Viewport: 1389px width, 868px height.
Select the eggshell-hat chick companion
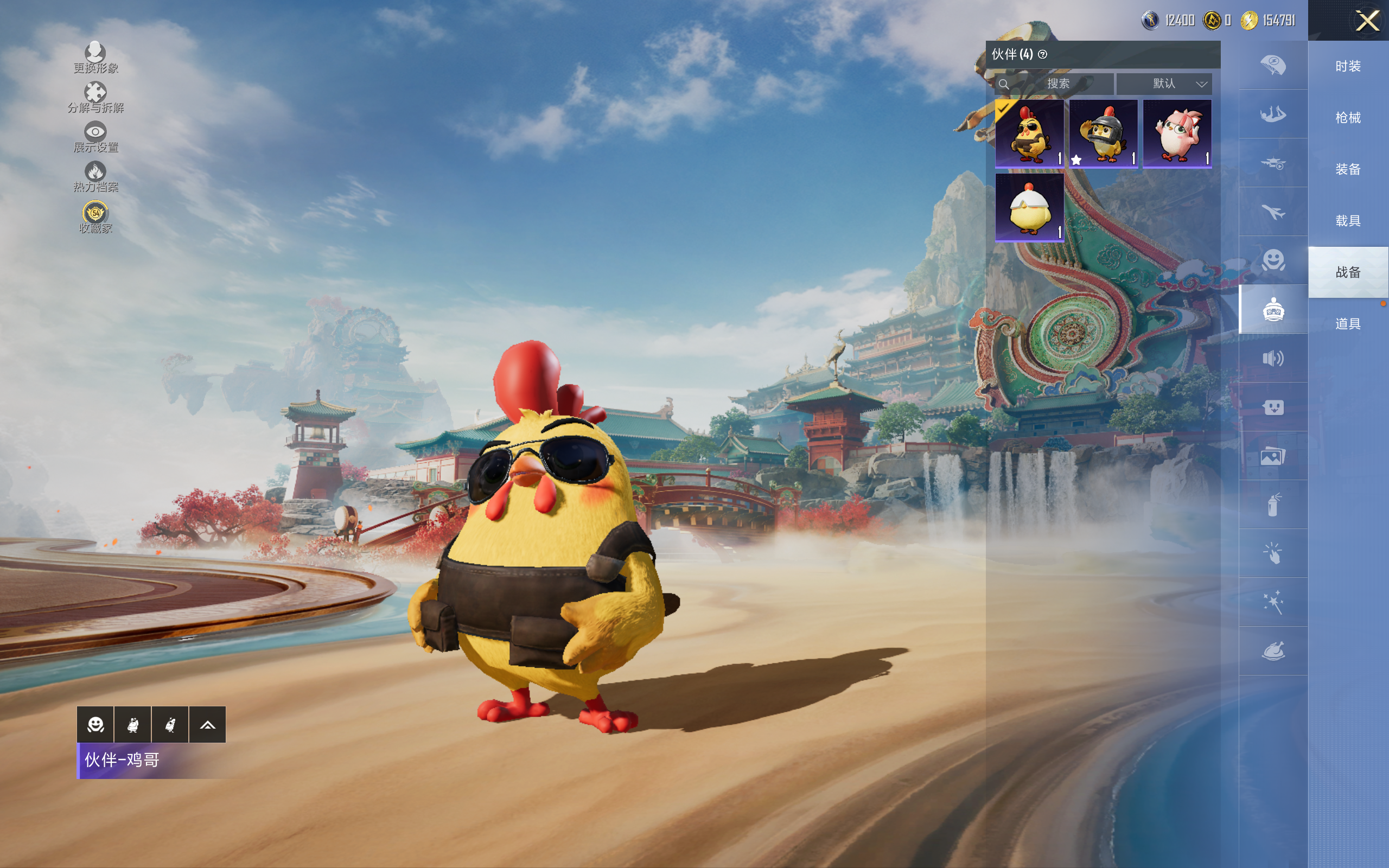(x=1029, y=207)
